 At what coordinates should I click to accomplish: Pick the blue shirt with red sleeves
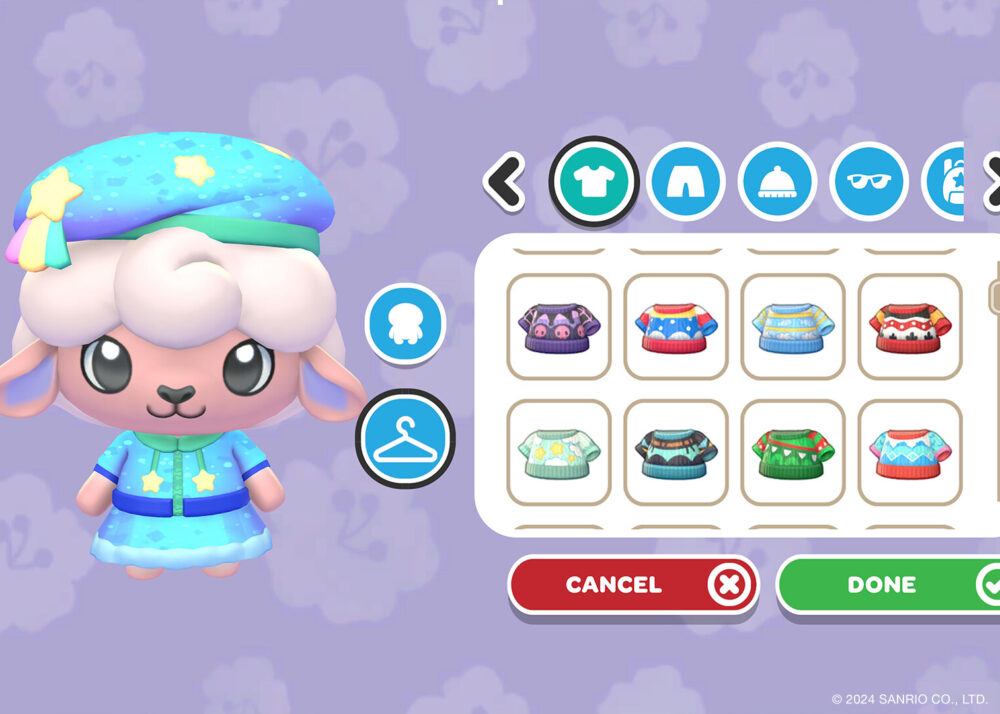pos(676,326)
